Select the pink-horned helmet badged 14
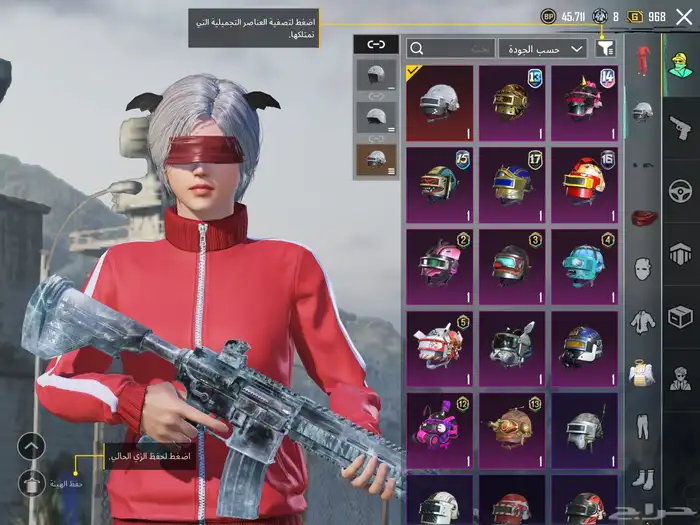700x525 pixels. tap(584, 103)
